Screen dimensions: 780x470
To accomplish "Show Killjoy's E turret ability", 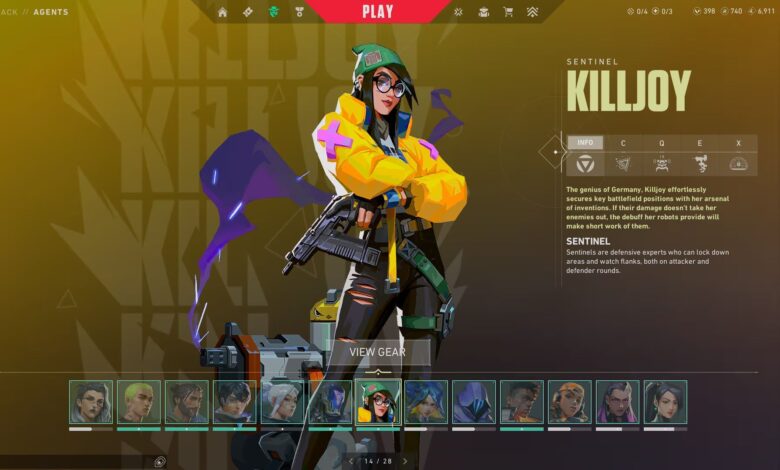I will [699, 143].
